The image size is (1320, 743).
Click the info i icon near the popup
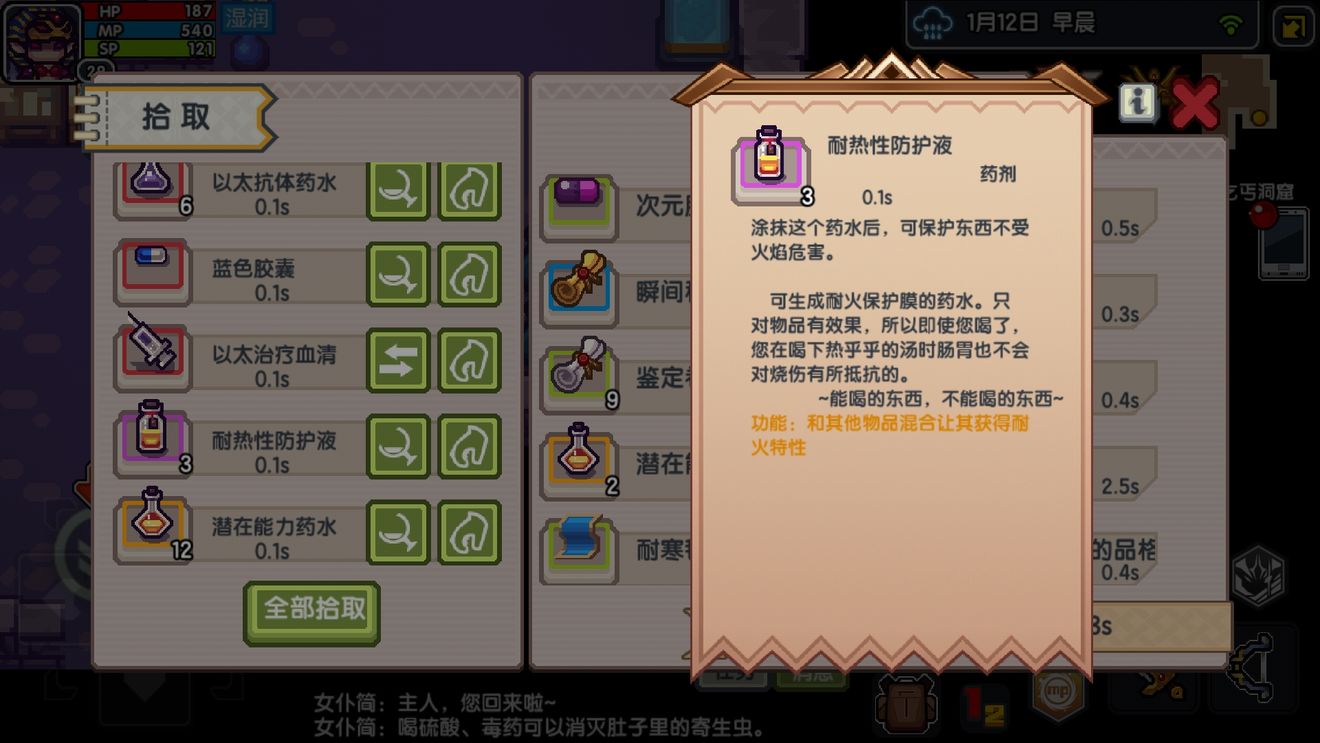coord(1135,100)
